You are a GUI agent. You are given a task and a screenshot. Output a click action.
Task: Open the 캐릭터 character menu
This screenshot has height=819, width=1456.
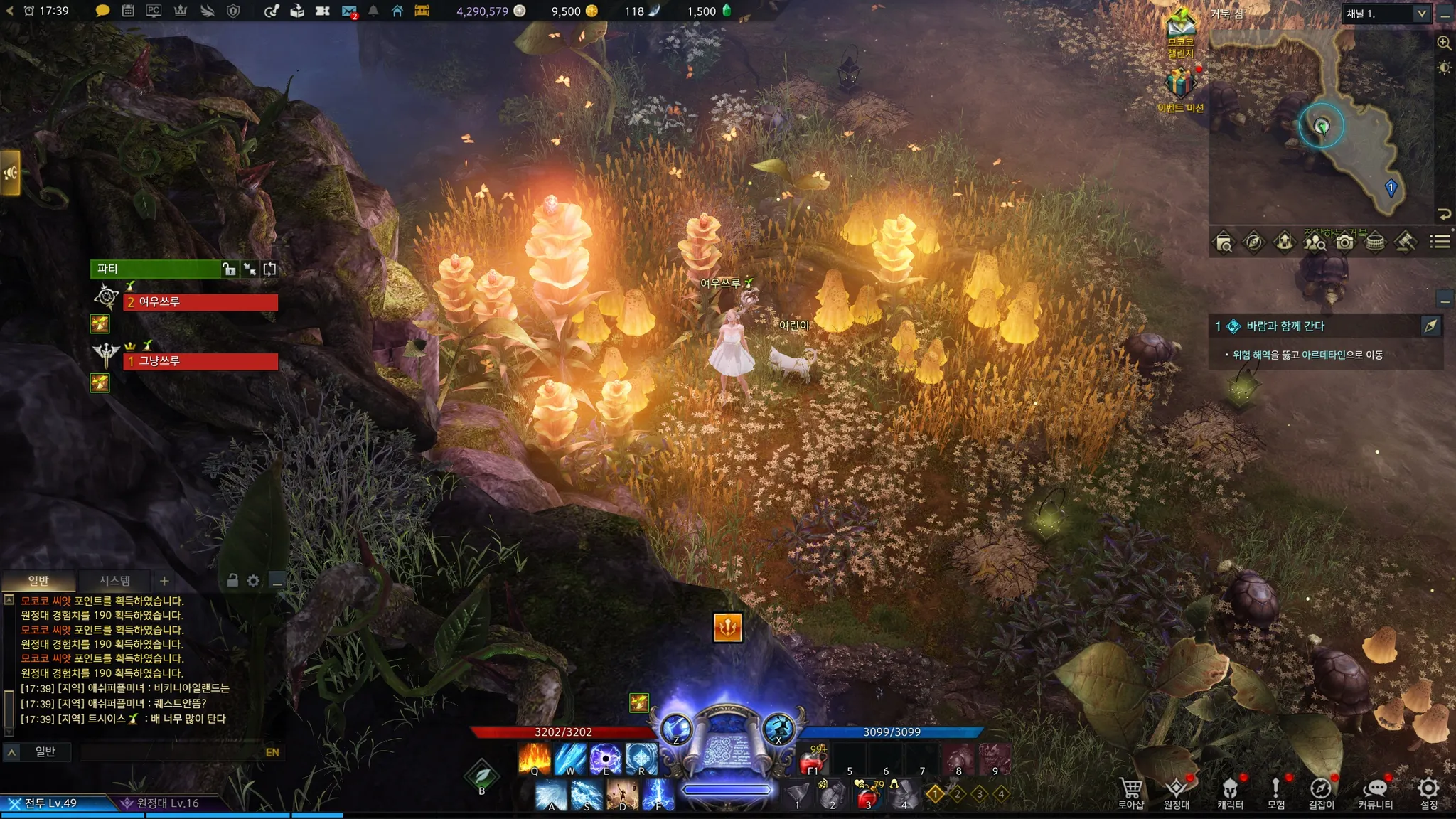point(1230,792)
